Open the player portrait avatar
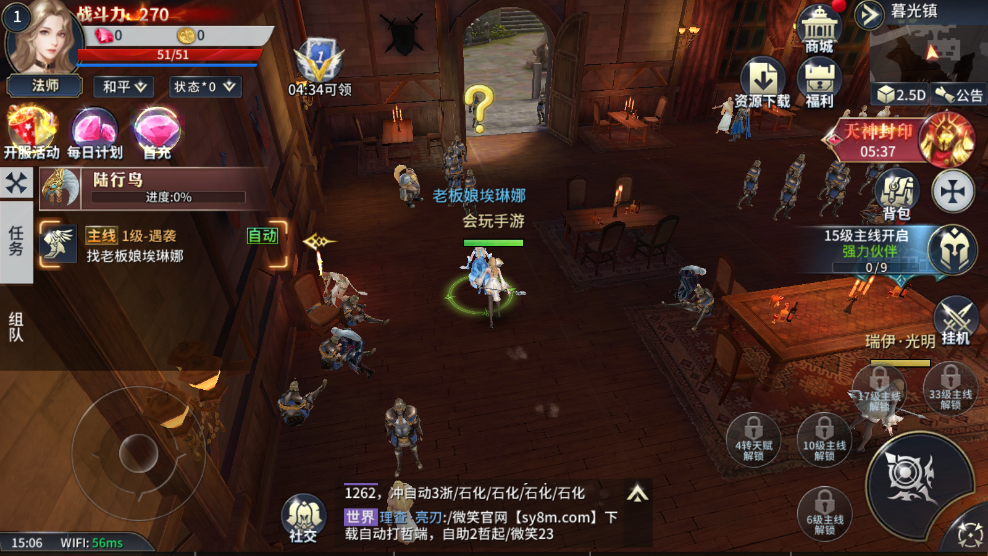This screenshot has height=556, width=988. pyautogui.click(x=43, y=38)
